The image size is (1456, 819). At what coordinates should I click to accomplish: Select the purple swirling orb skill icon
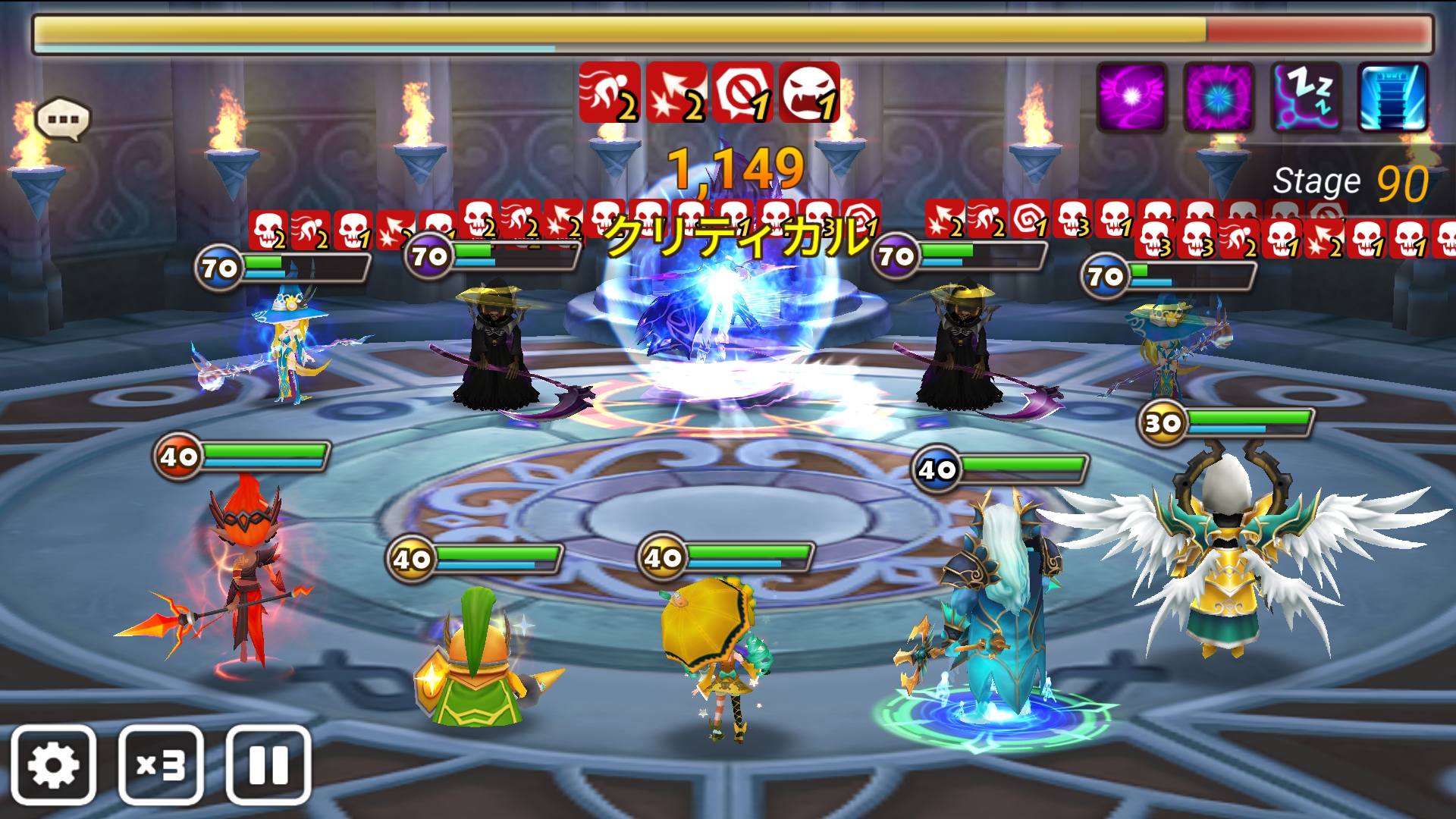tap(1131, 97)
